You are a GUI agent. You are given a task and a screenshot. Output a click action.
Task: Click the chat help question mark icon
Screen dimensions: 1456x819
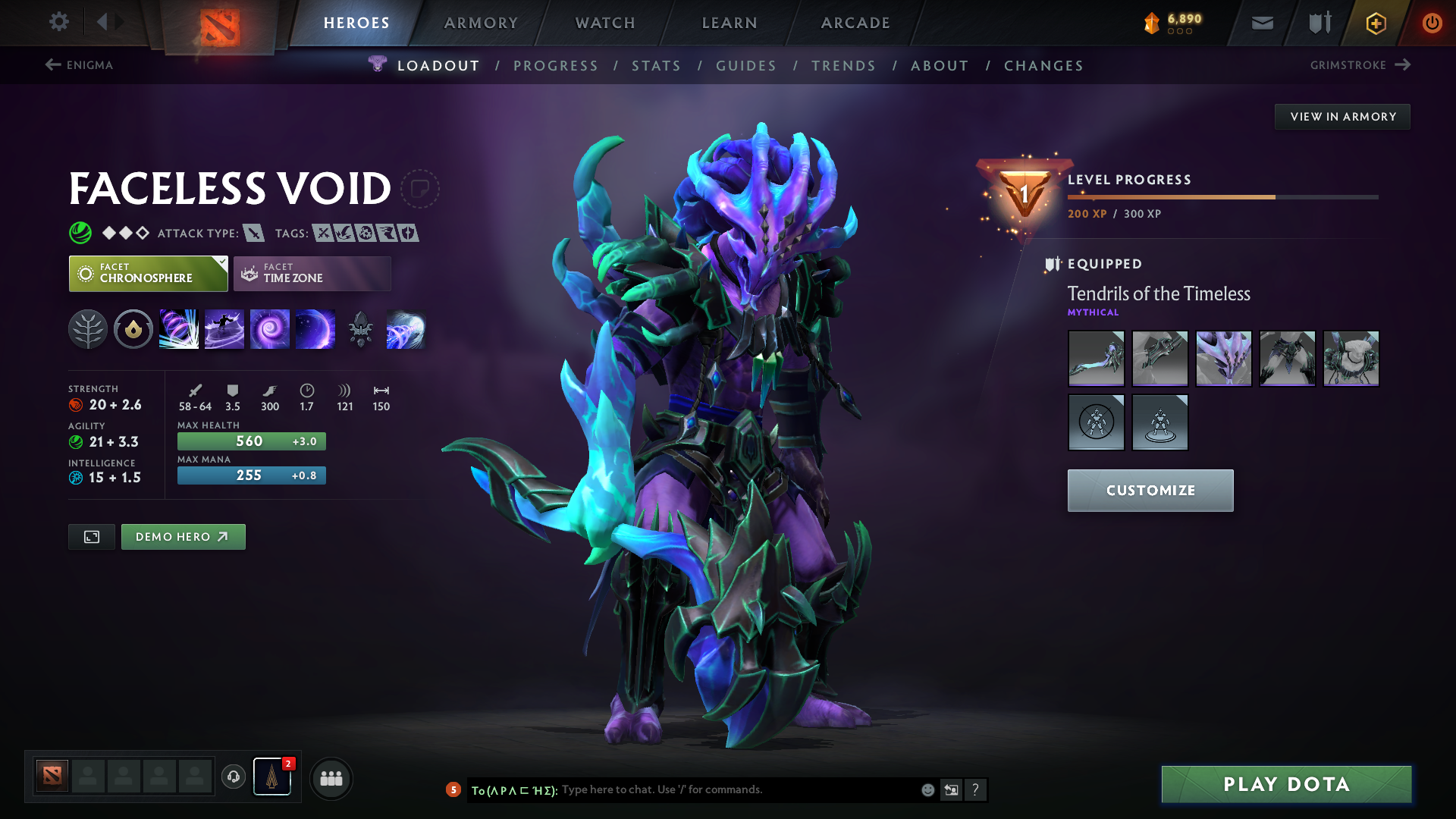(x=976, y=789)
